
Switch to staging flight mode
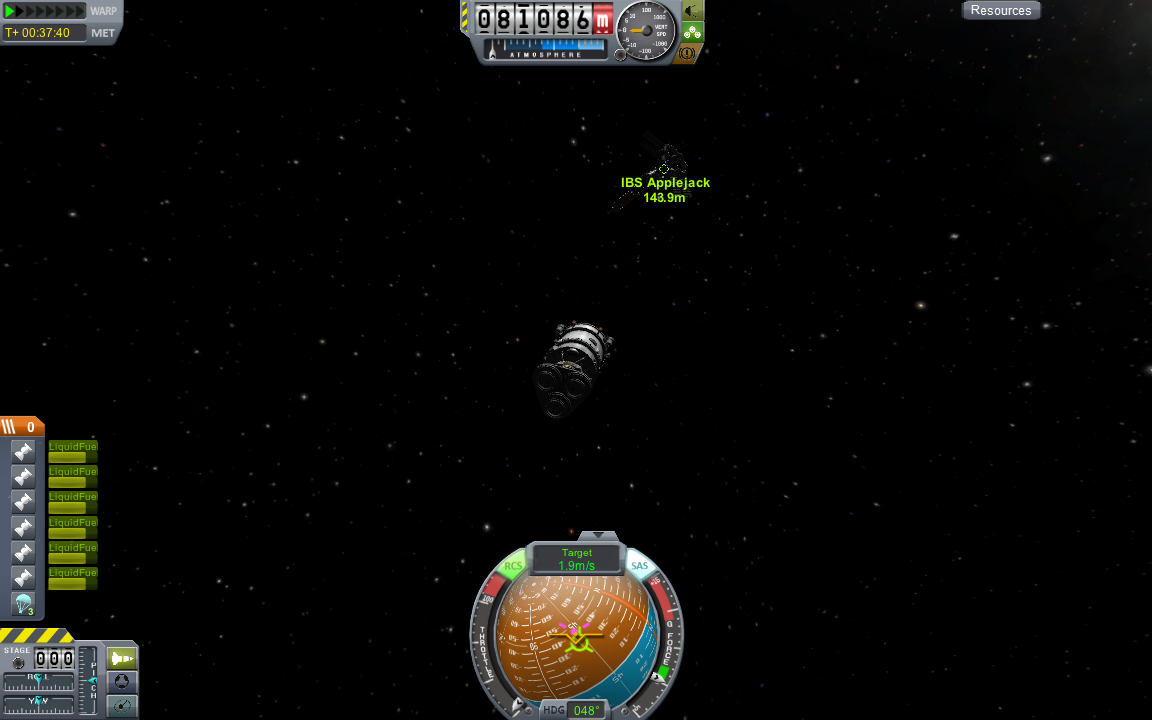click(122, 658)
